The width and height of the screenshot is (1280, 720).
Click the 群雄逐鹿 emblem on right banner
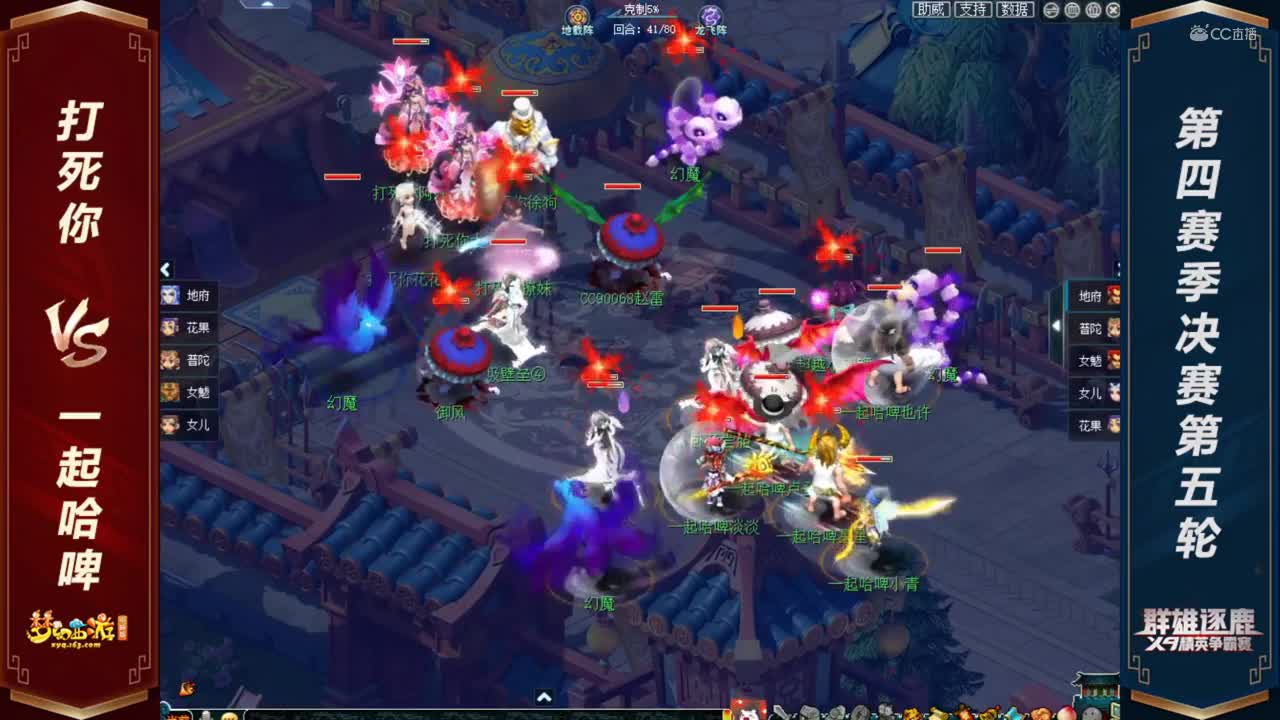pos(1200,628)
